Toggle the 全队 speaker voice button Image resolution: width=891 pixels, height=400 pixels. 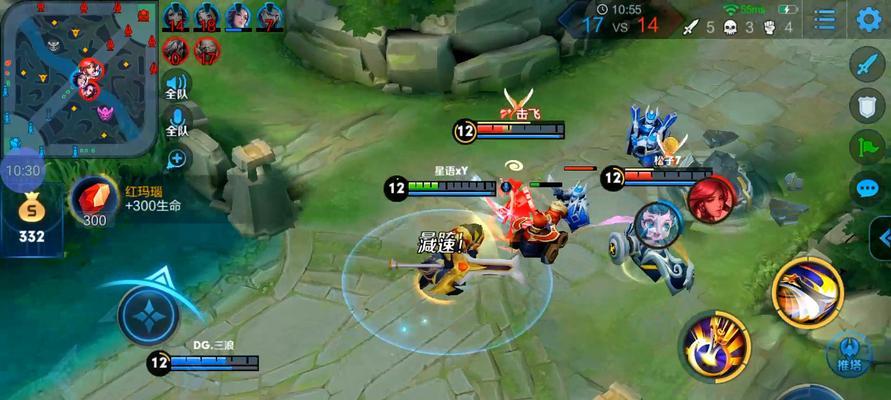click(x=177, y=86)
